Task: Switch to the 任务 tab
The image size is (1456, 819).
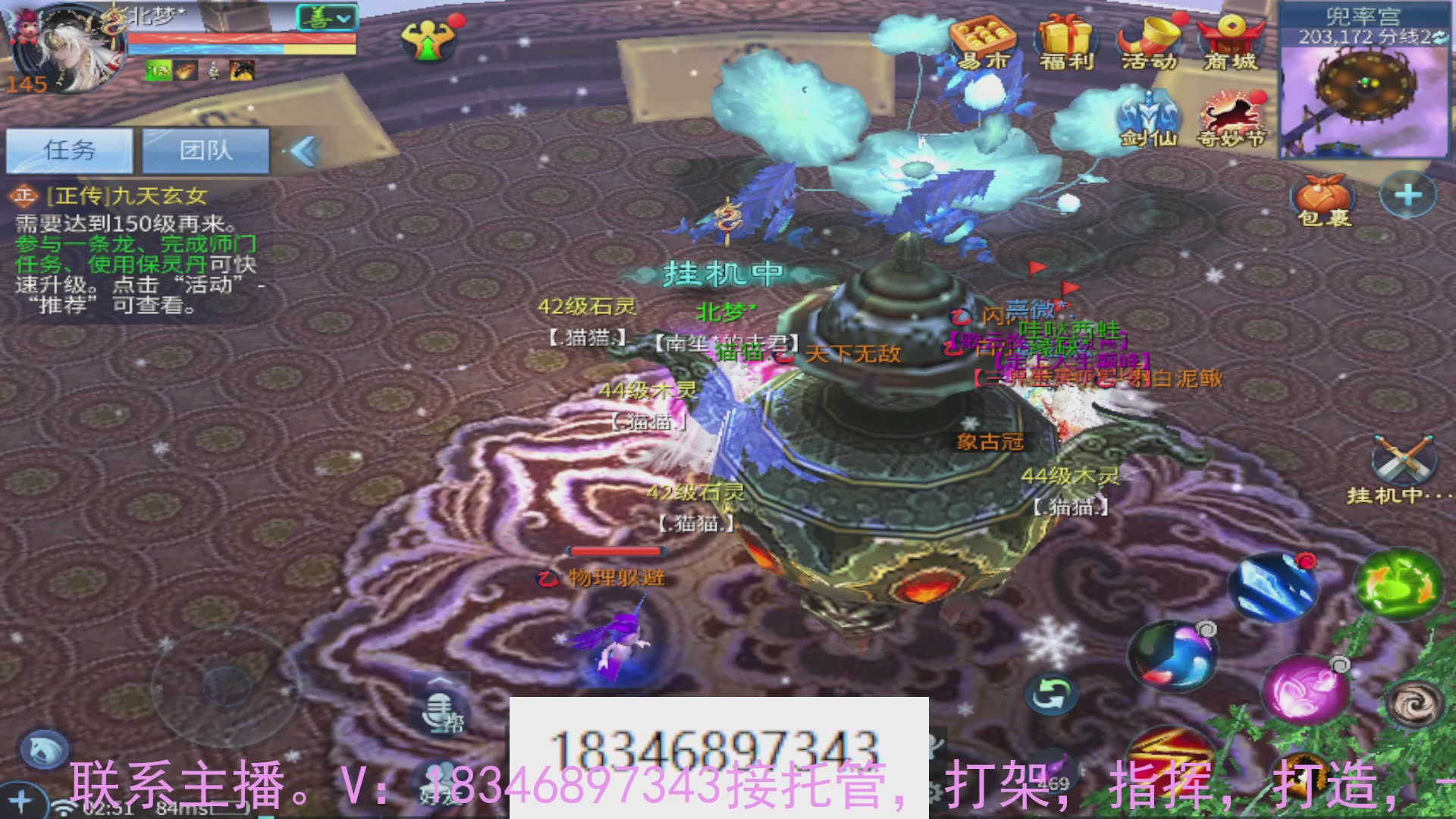Action: pyautogui.click(x=68, y=149)
